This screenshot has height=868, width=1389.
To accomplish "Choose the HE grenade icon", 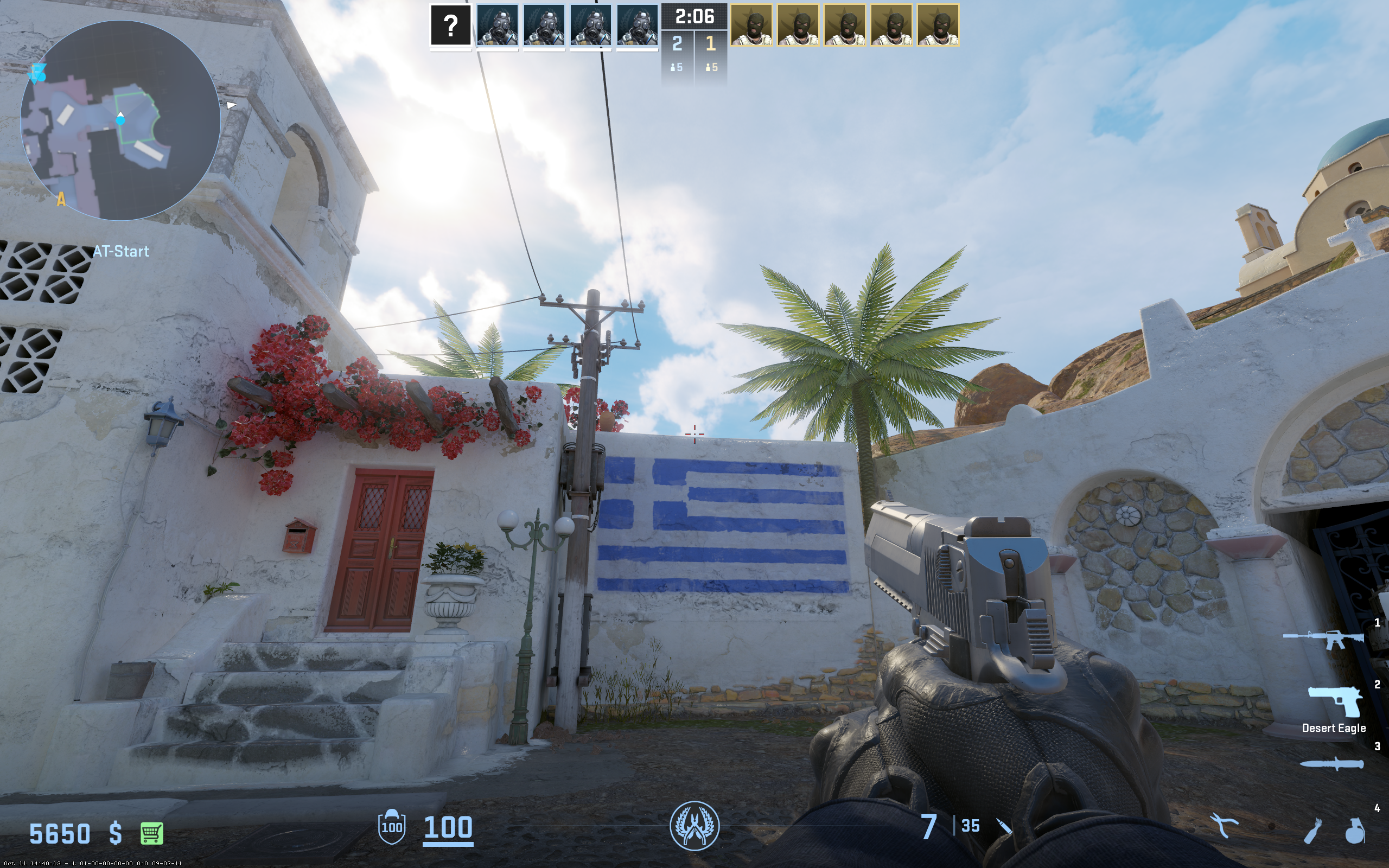I will point(1355,831).
